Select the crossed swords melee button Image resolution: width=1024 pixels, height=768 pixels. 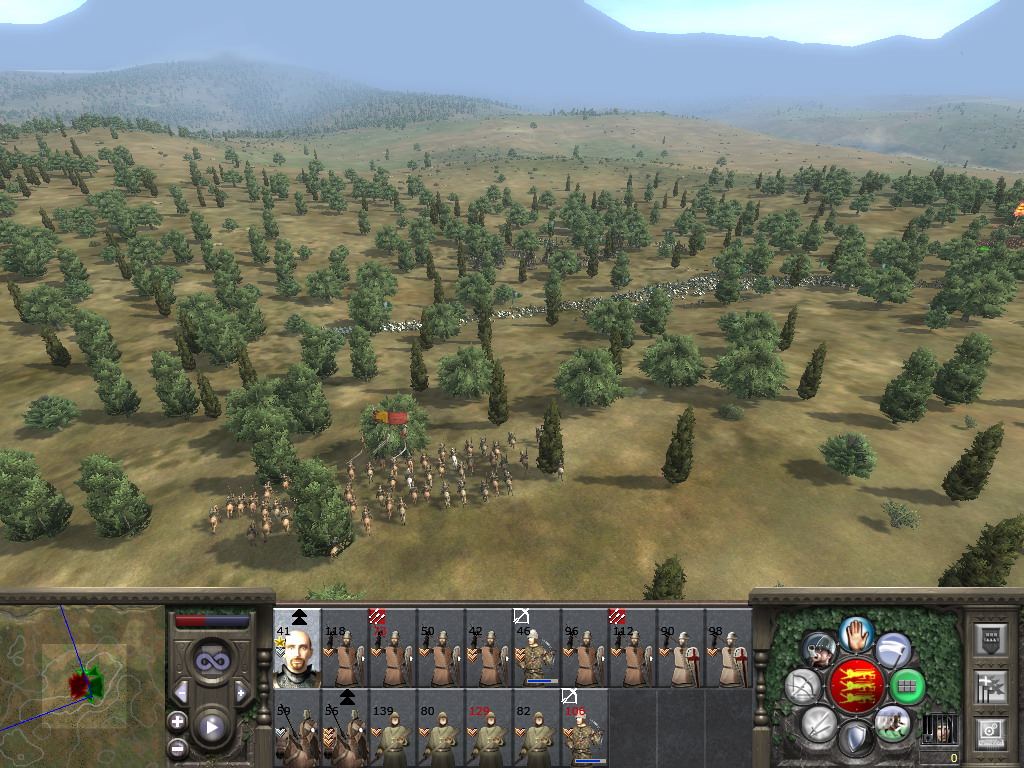[819, 723]
